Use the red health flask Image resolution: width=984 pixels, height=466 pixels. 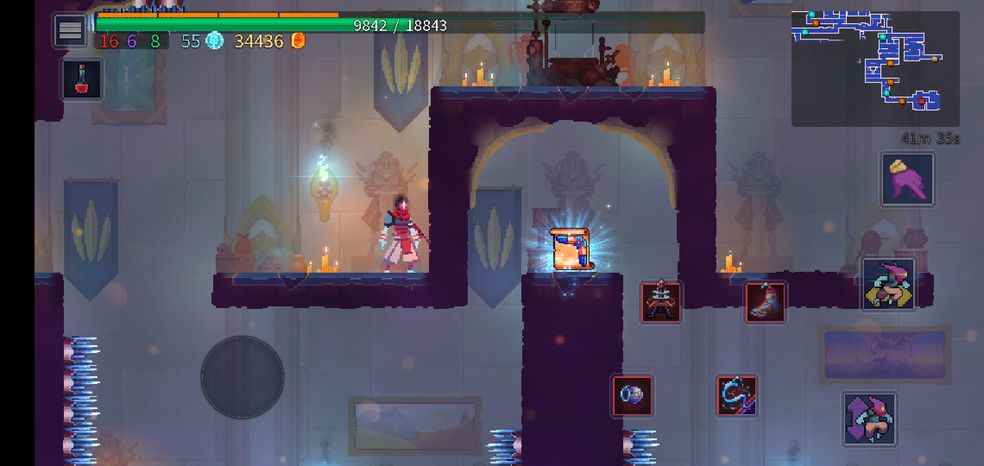pyautogui.click(x=81, y=79)
